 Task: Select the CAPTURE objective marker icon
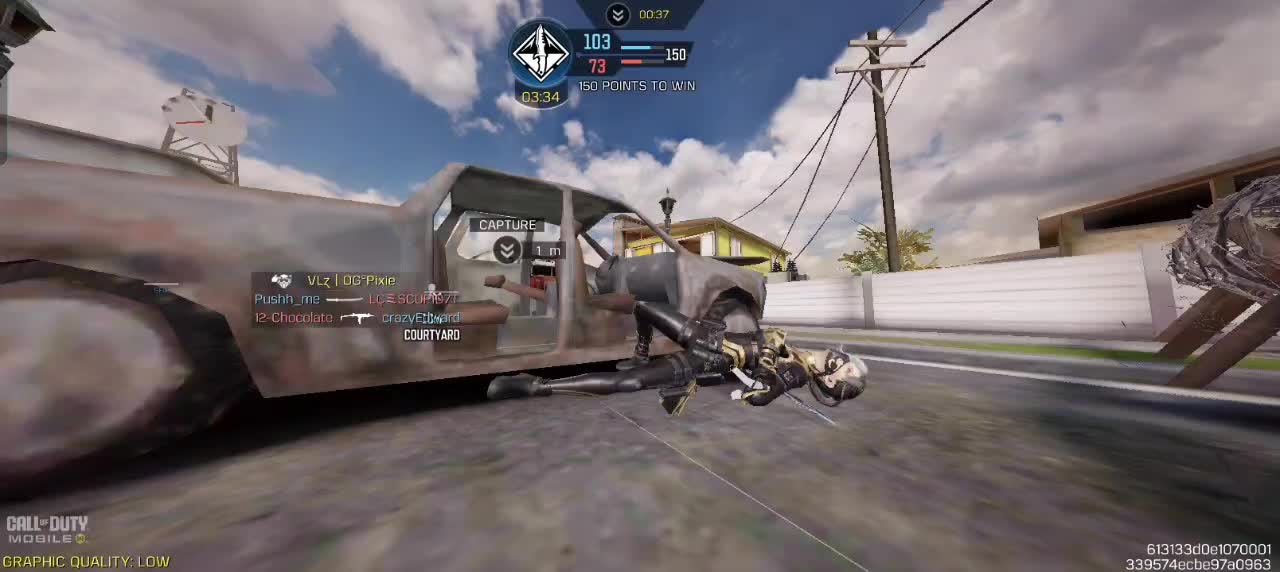pos(507,249)
